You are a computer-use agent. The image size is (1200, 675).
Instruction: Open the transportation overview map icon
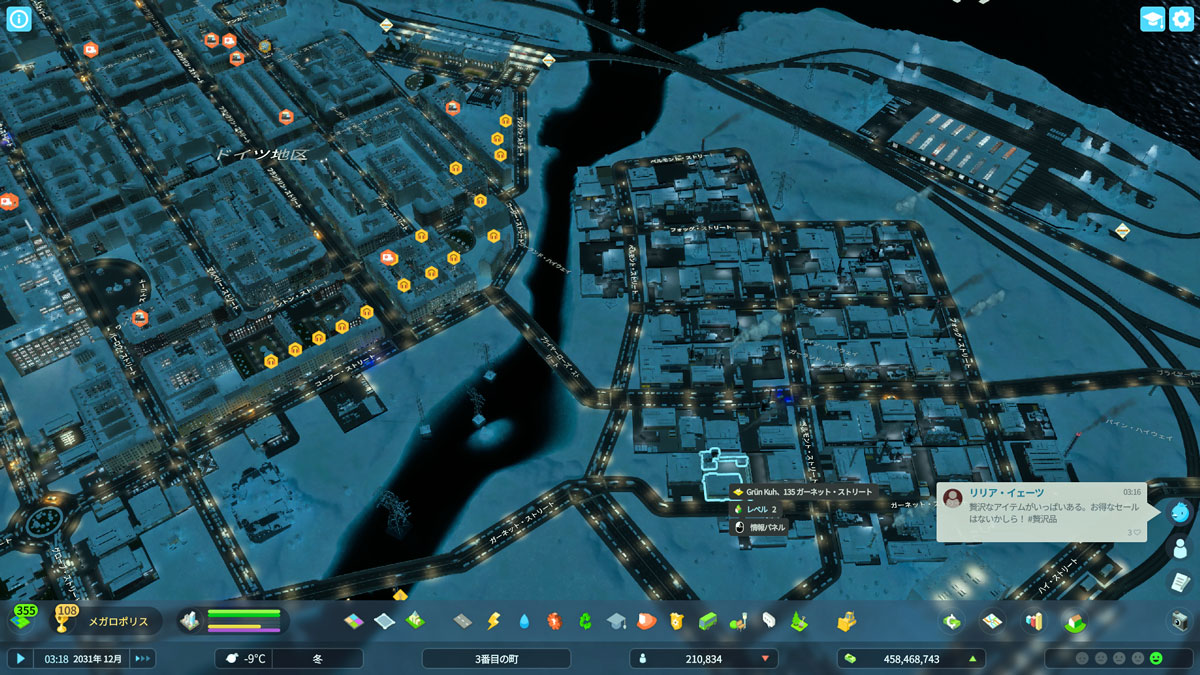coord(992,621)
